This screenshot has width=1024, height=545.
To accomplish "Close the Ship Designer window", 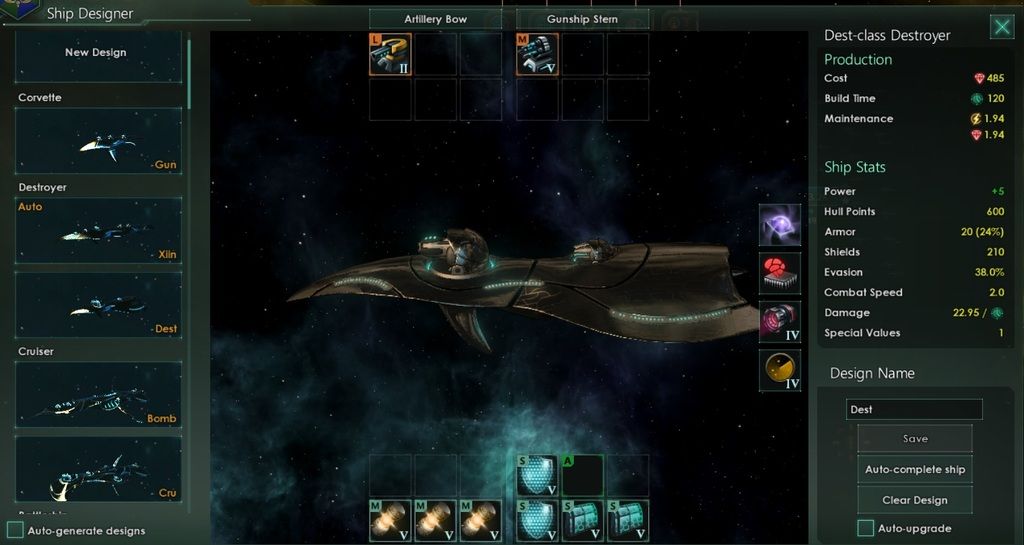I will click(1001, 27).
